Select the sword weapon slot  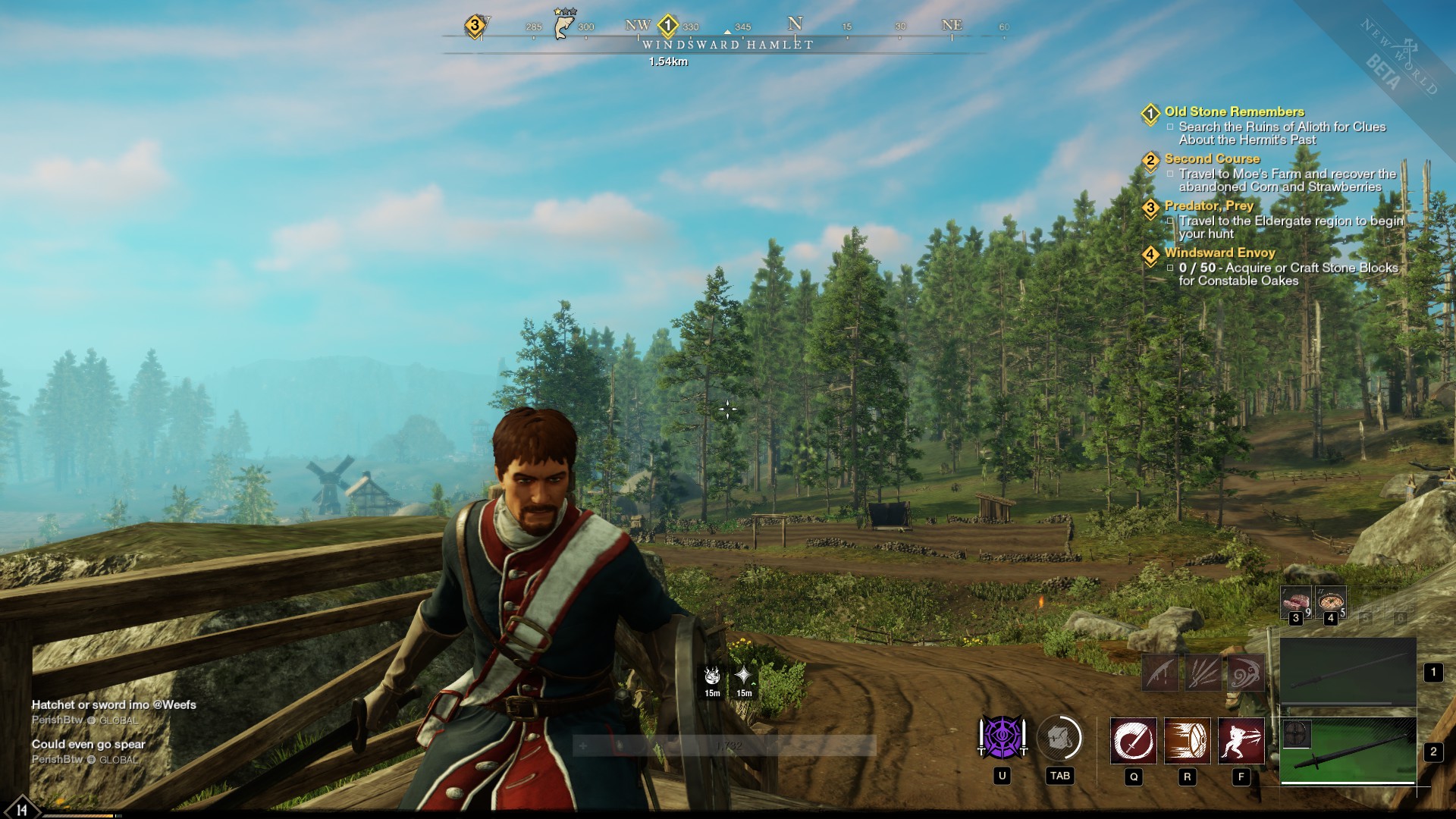(x=1348, y=752)
